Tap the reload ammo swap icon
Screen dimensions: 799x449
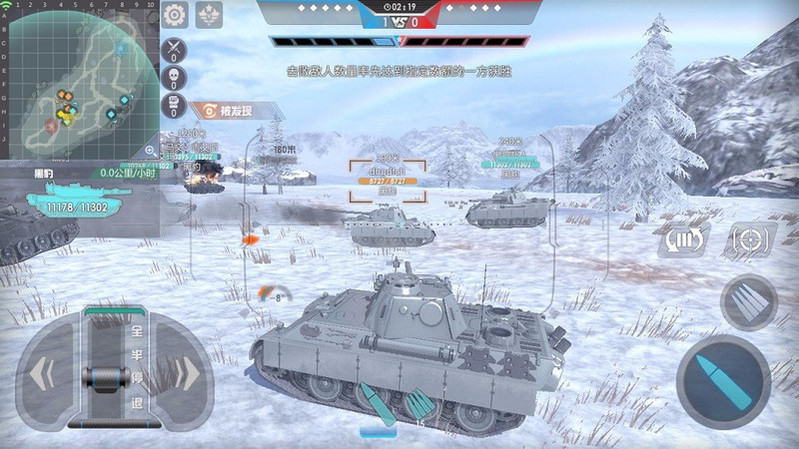pos(682,240)
